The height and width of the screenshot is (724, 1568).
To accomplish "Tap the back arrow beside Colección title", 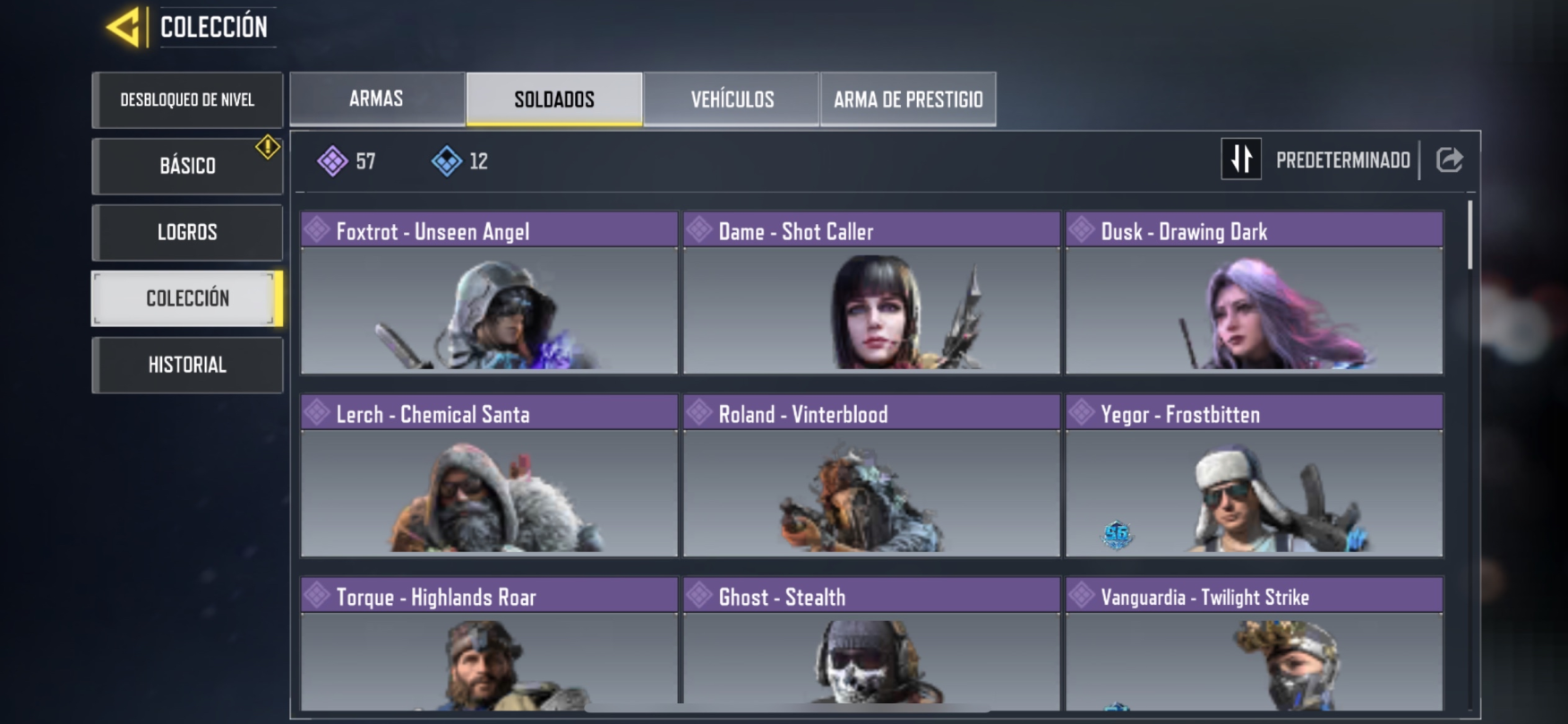I will click(x=121, y=25).
